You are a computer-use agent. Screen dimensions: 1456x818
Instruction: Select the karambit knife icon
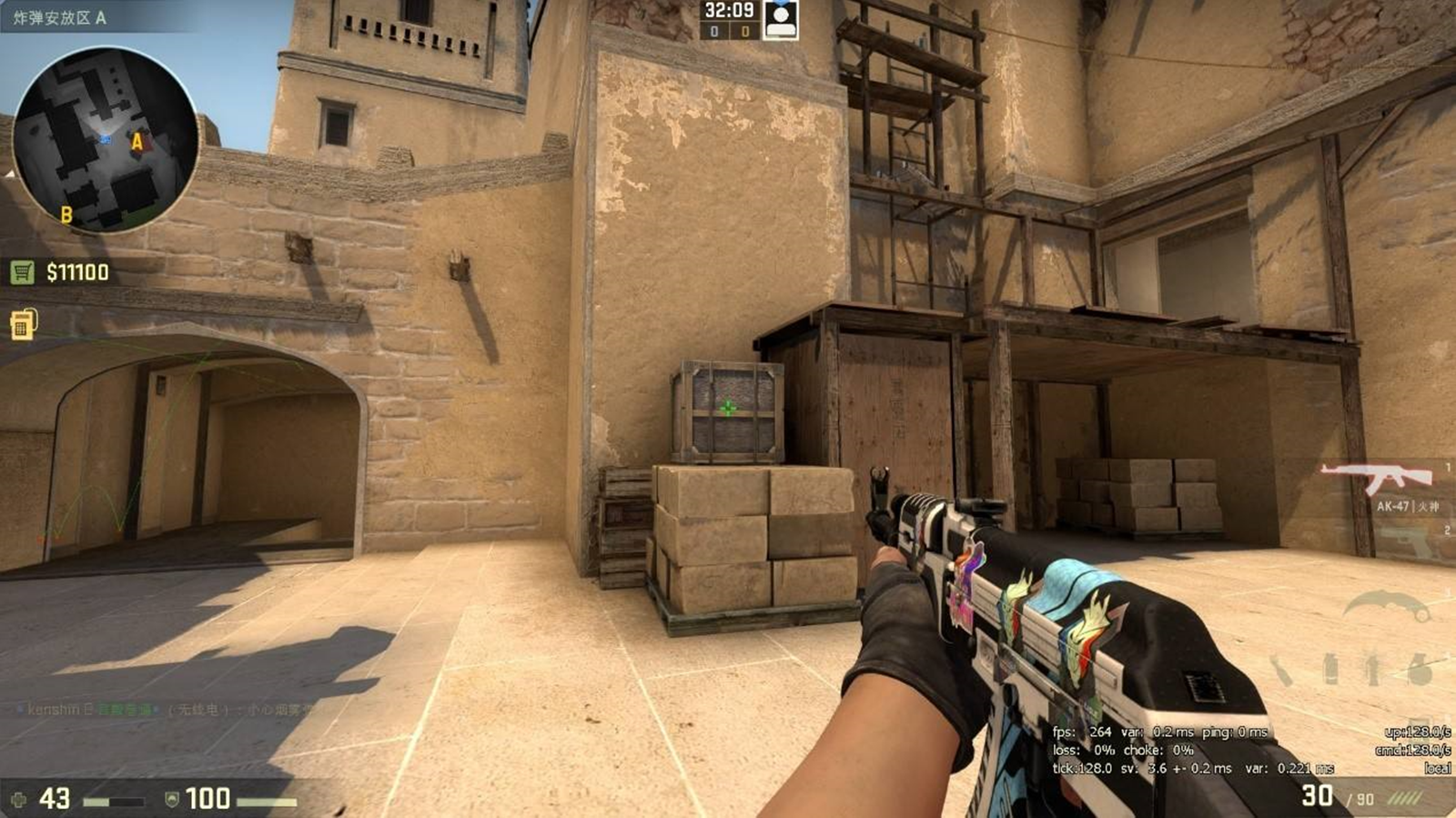click(1388, 605)
